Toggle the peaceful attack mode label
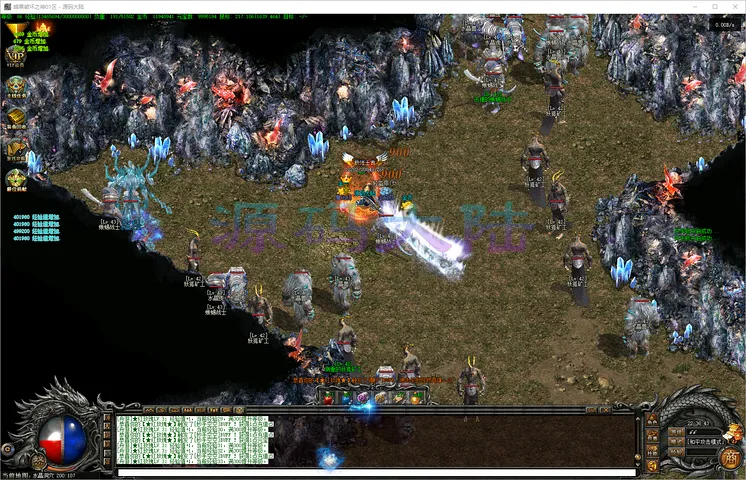The width and height of the screenshot is (746, 480). (702, 440)
